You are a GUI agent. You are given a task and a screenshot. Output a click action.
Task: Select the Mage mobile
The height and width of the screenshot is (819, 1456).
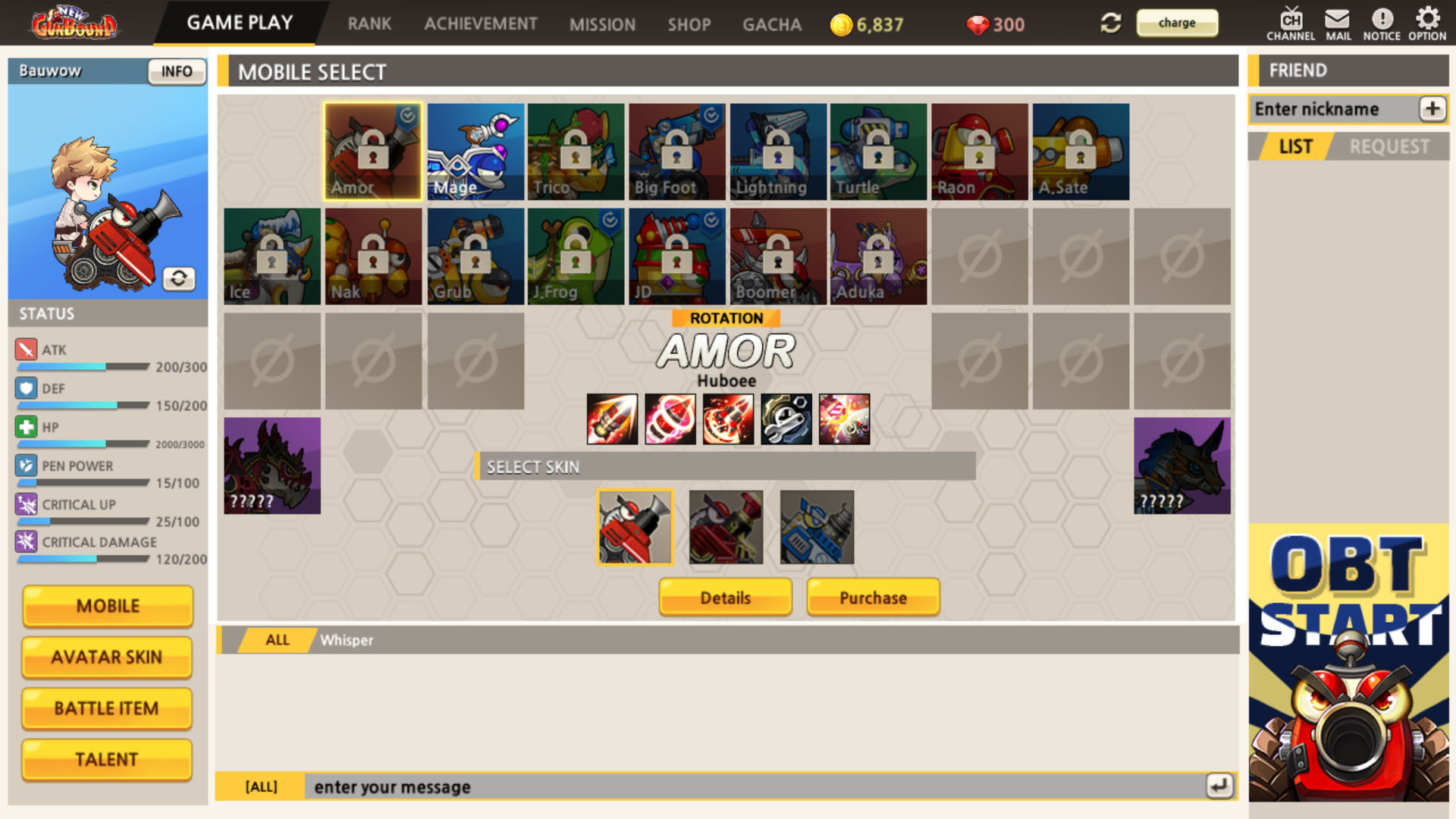coord(474,150)
